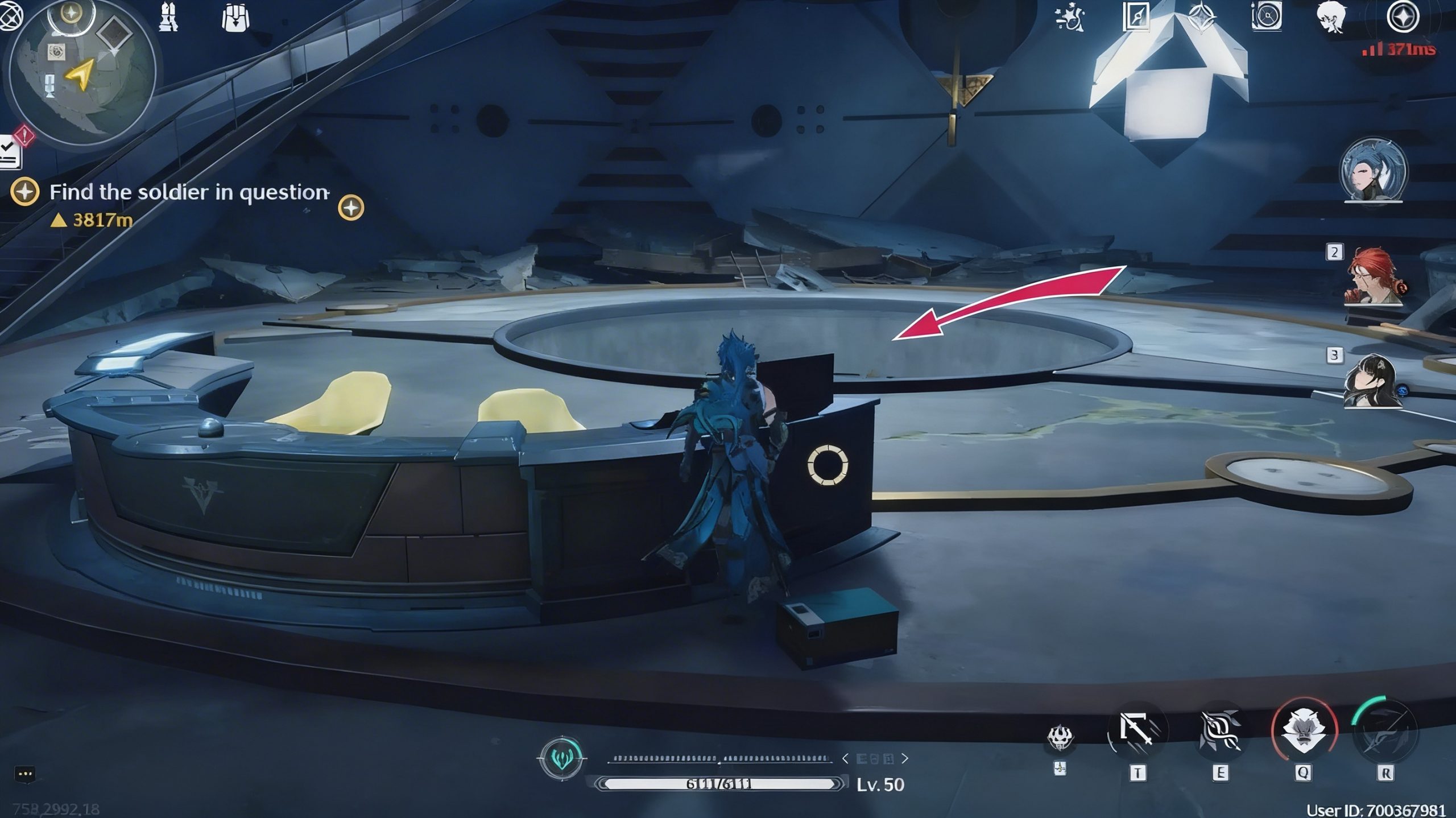Open the sparkle wish icon
This screenshot has width=1456, height=818.
pyautogui.click(x=1070, y=17)
